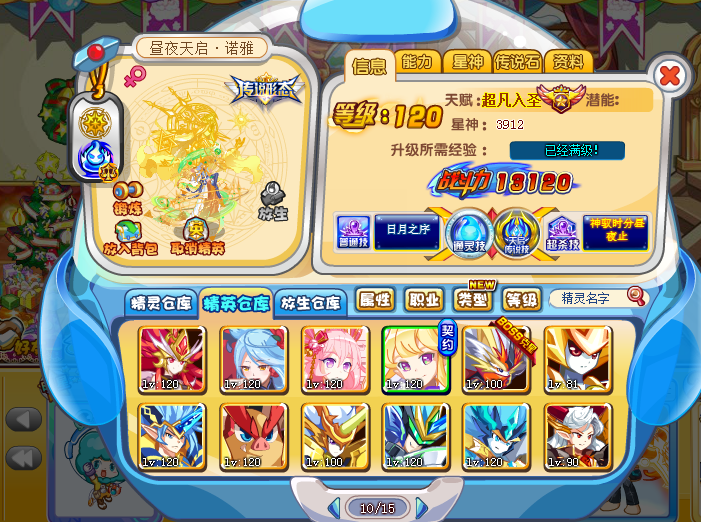Sort spirits by 类型
The width and height of the screenshot is (701, 522).
[x=472, y=299]
